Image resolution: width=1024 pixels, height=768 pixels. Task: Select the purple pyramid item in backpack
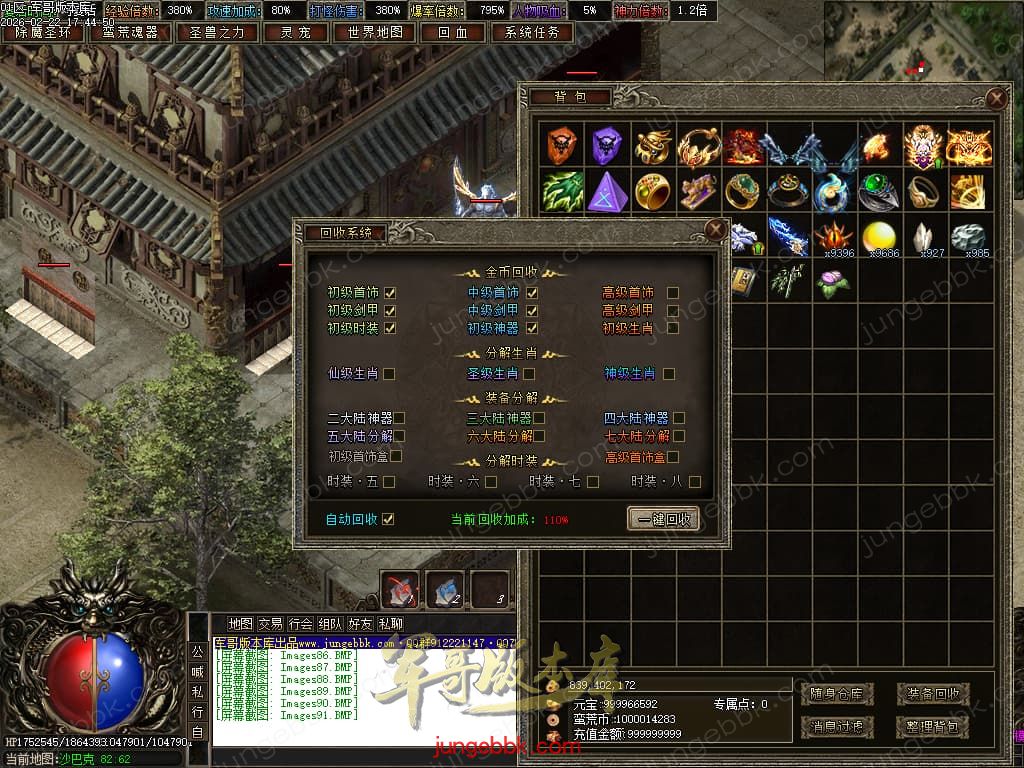pos(606,190)
